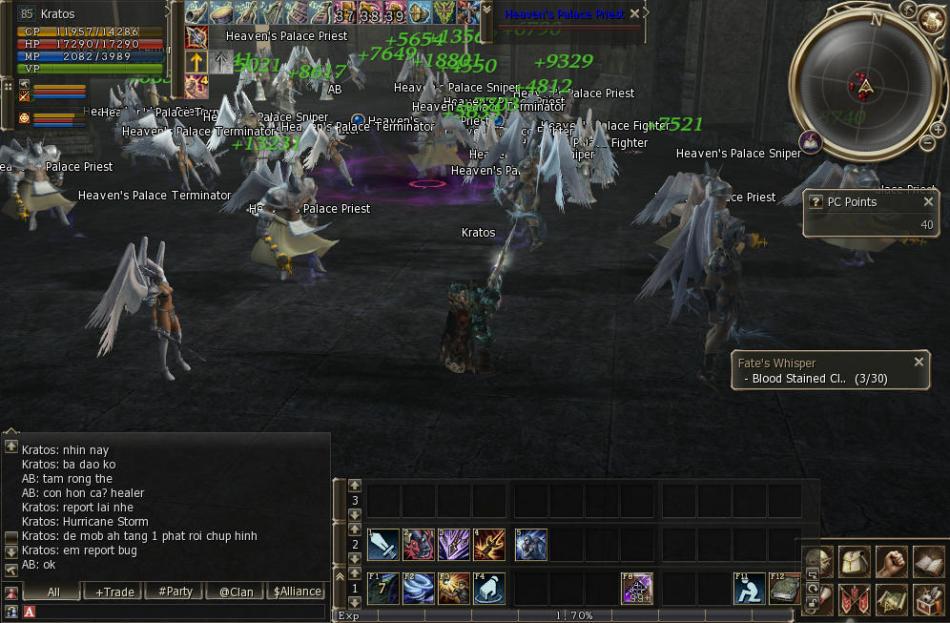Screen dimensions: 950x623
Task: Open the map scroll menu icon
Action: click(x=891, y=599)
